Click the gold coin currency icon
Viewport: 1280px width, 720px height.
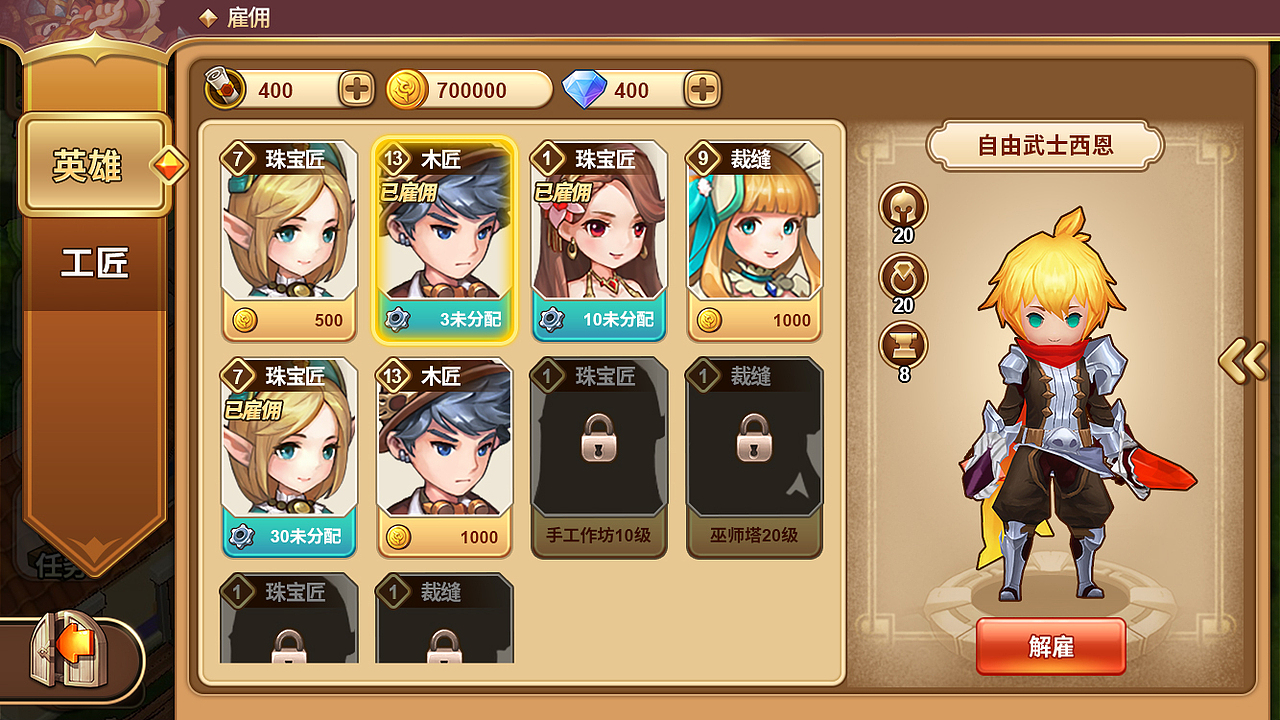tap(404, 89)
